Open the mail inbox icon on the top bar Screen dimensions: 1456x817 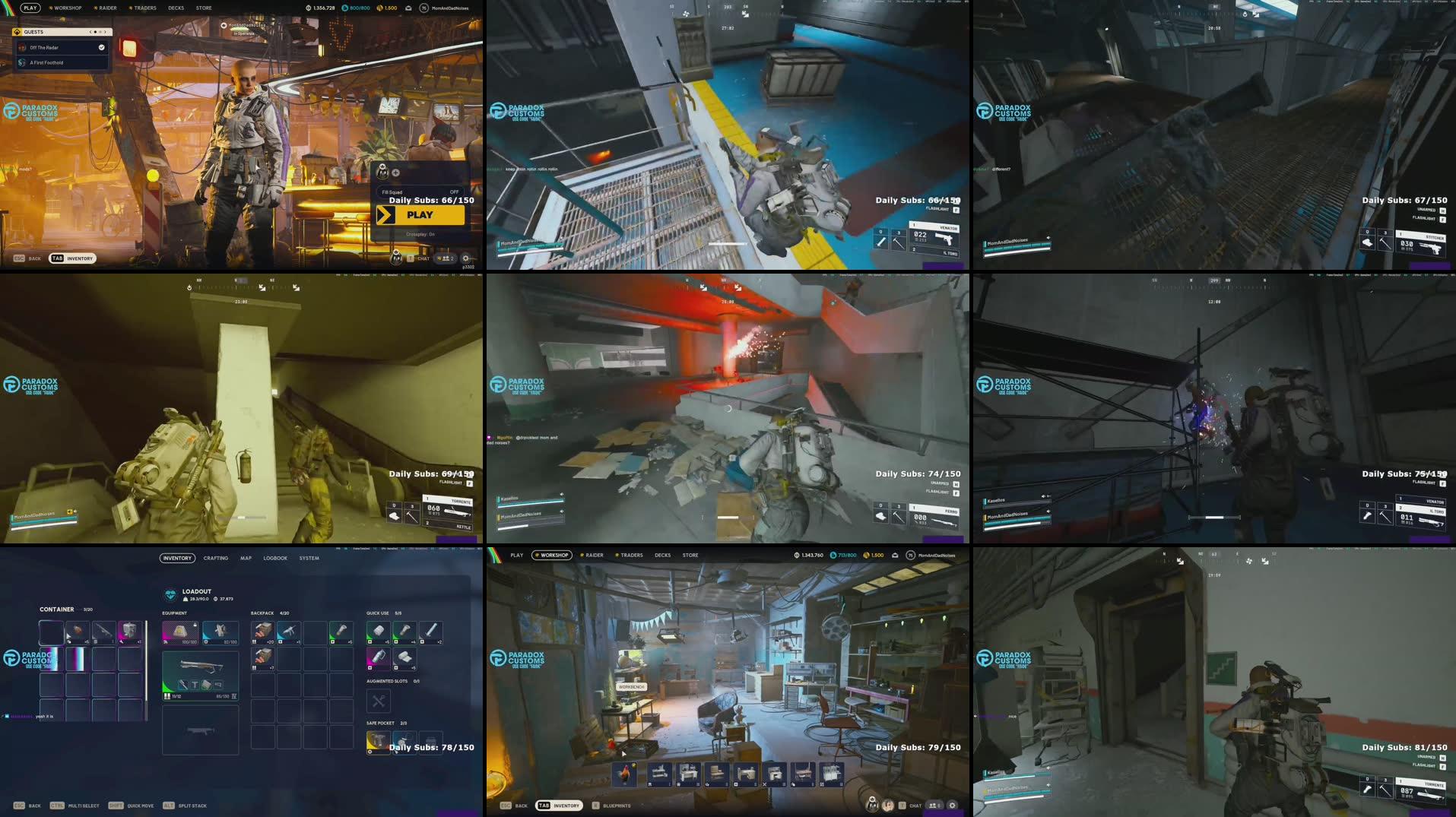tap(408, 8)
